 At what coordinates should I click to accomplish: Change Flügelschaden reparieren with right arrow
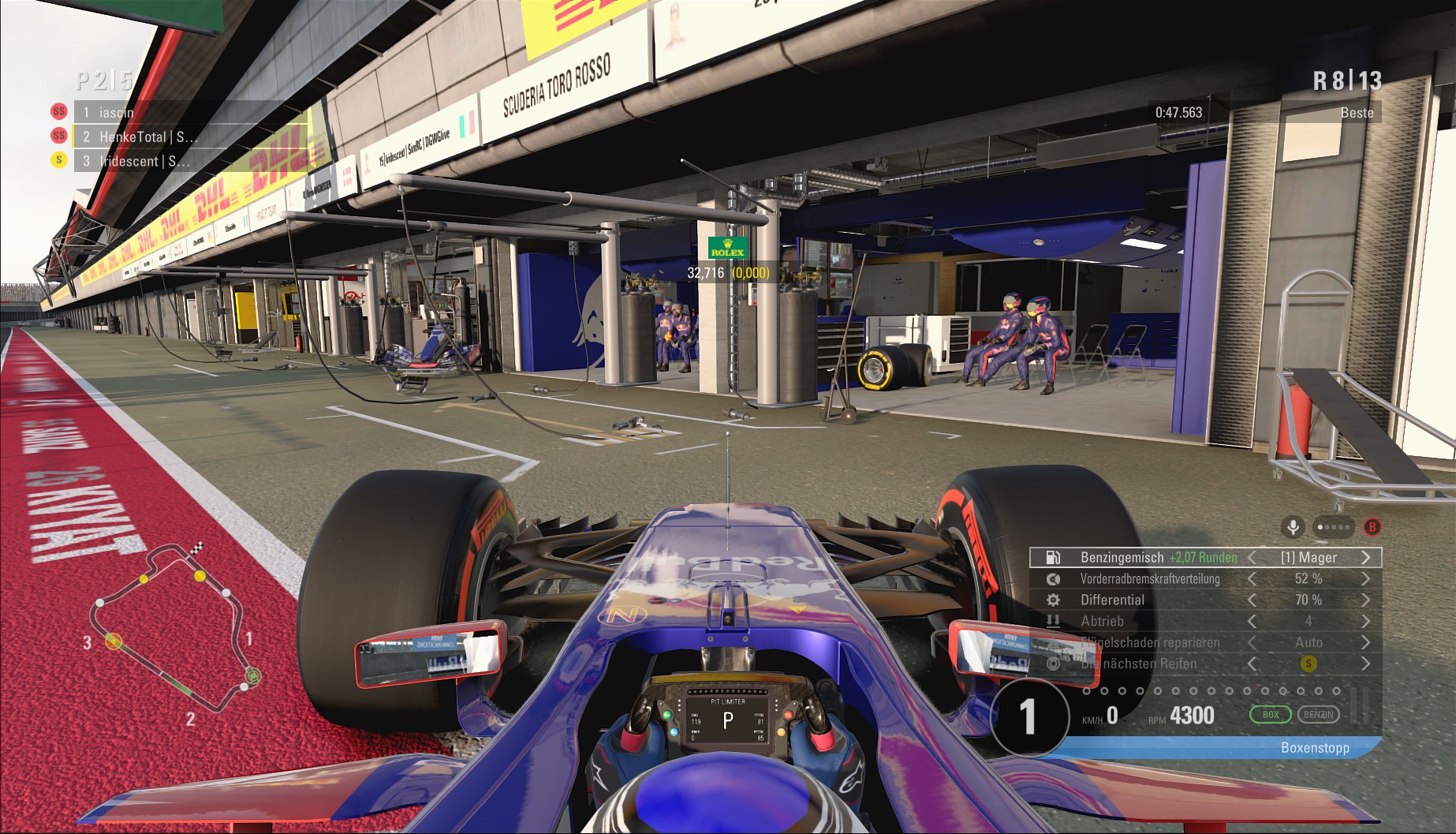tap(1366, 642)
